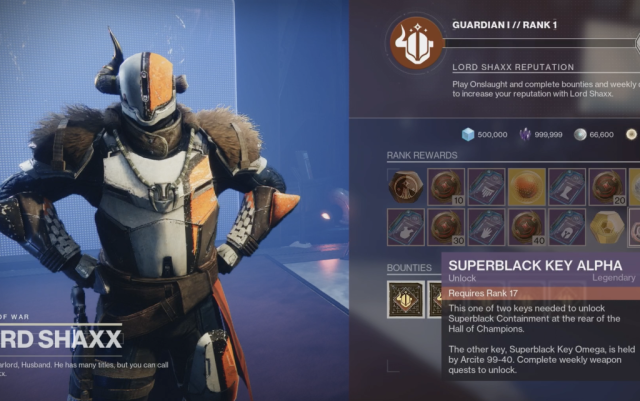The image size is (640, 401).
Task: Claim the rank reward marked 10
Action: [446, 186]
